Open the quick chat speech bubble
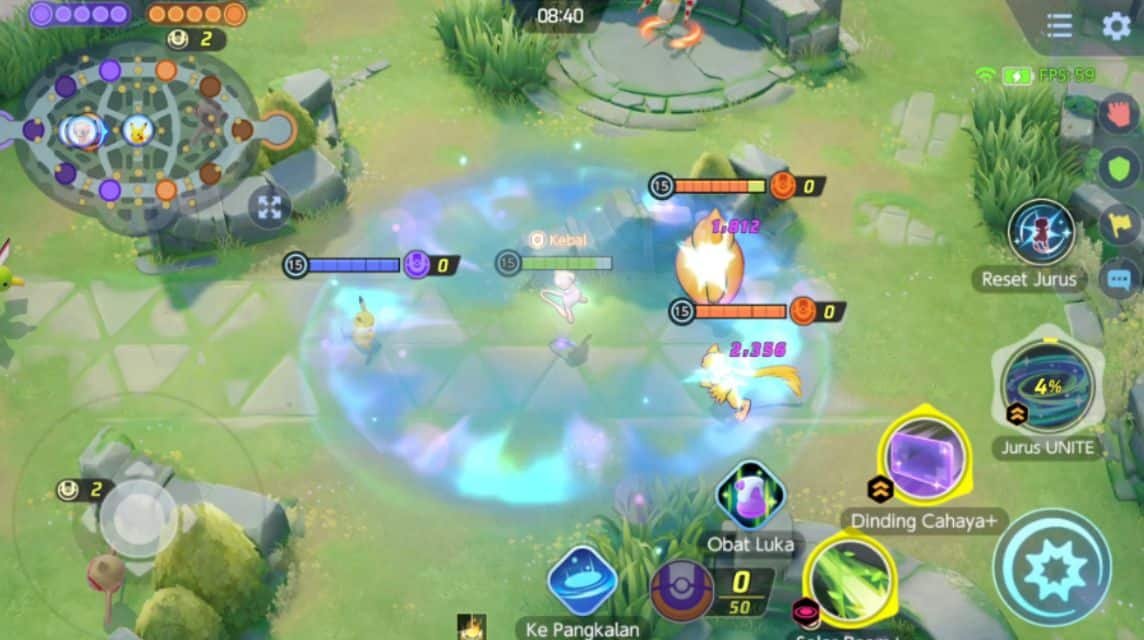Viewport: 1144px width, 640px height. (1120, 278)
